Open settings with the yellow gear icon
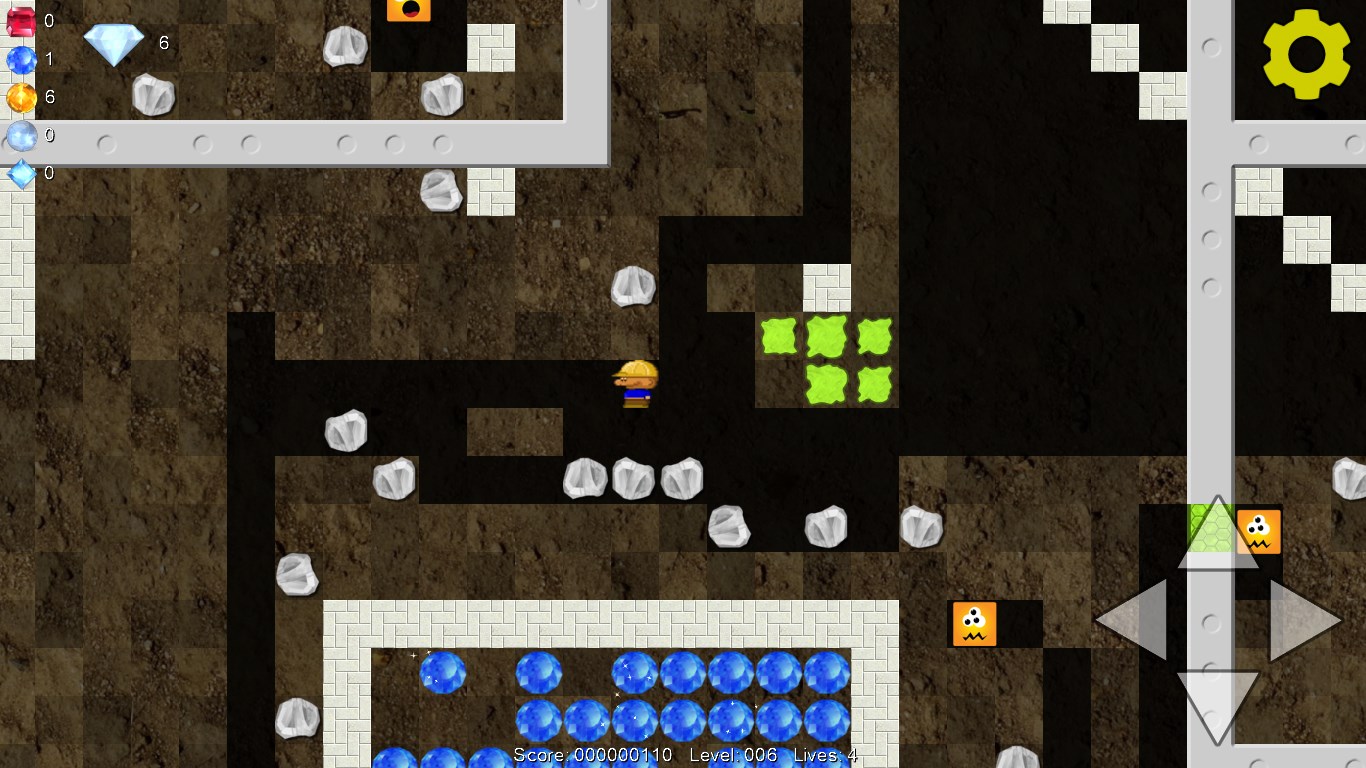1366x768 pixels. [x=1307, y=54]
